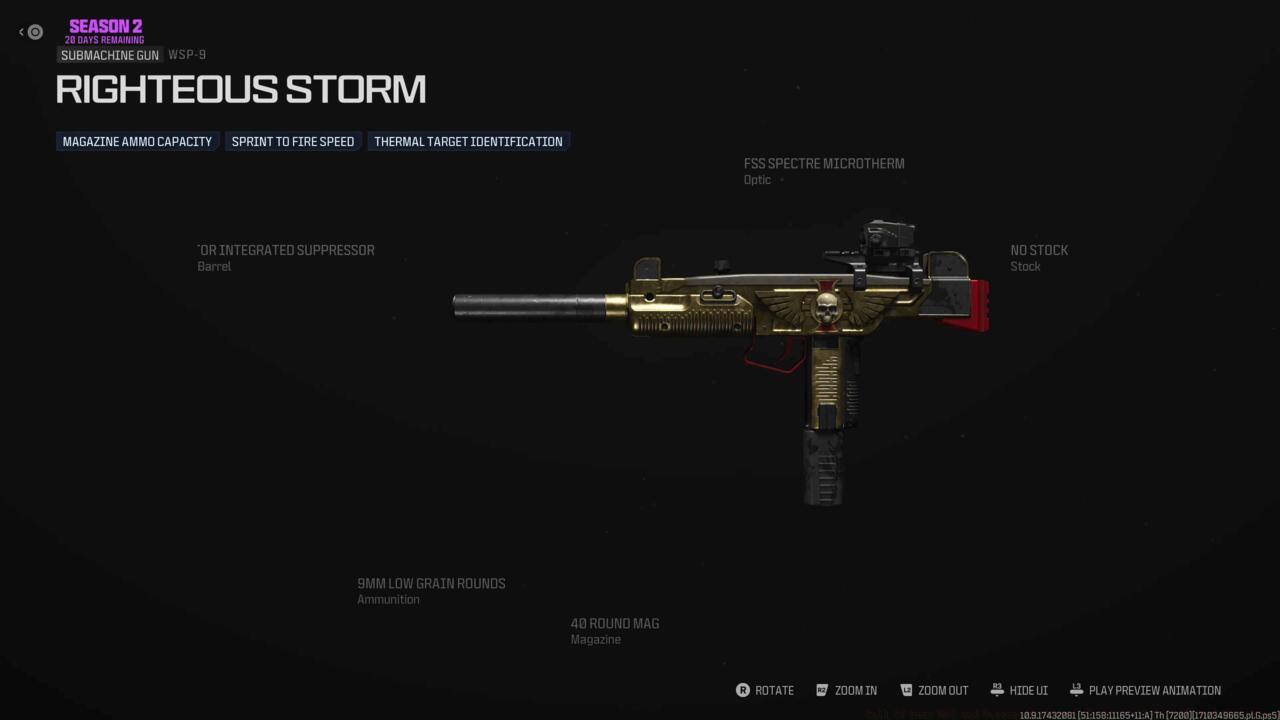Viewport: 1280px width, 720px height.
Task: Click the R3 Hide UI icon
Action: (x=996, y=690)
